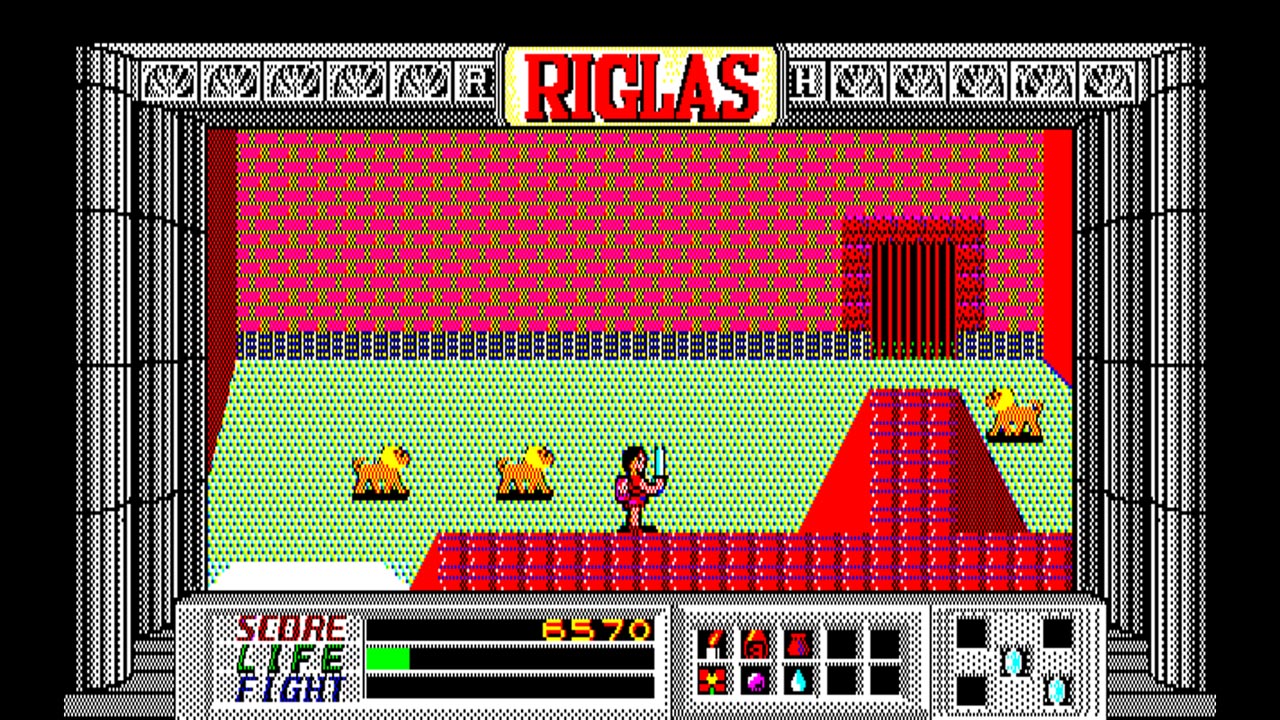Click the lion statue atop the ramp

click(x=1012, y=412)
